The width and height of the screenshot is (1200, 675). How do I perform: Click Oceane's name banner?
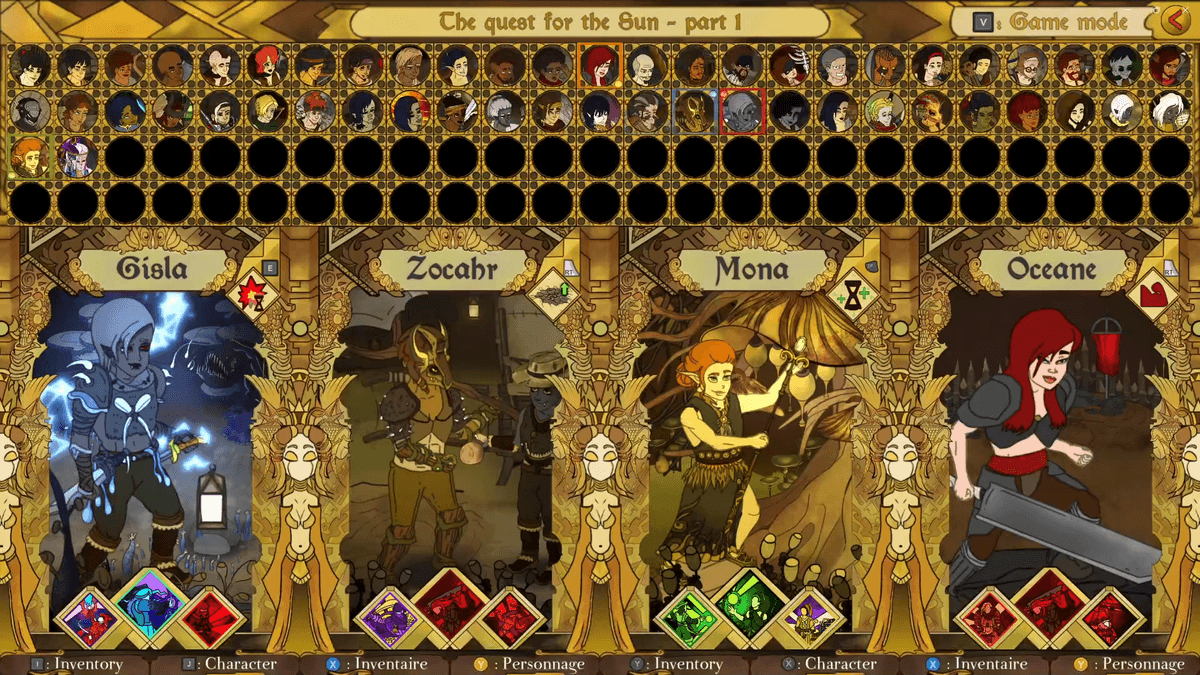(1052, 268)
